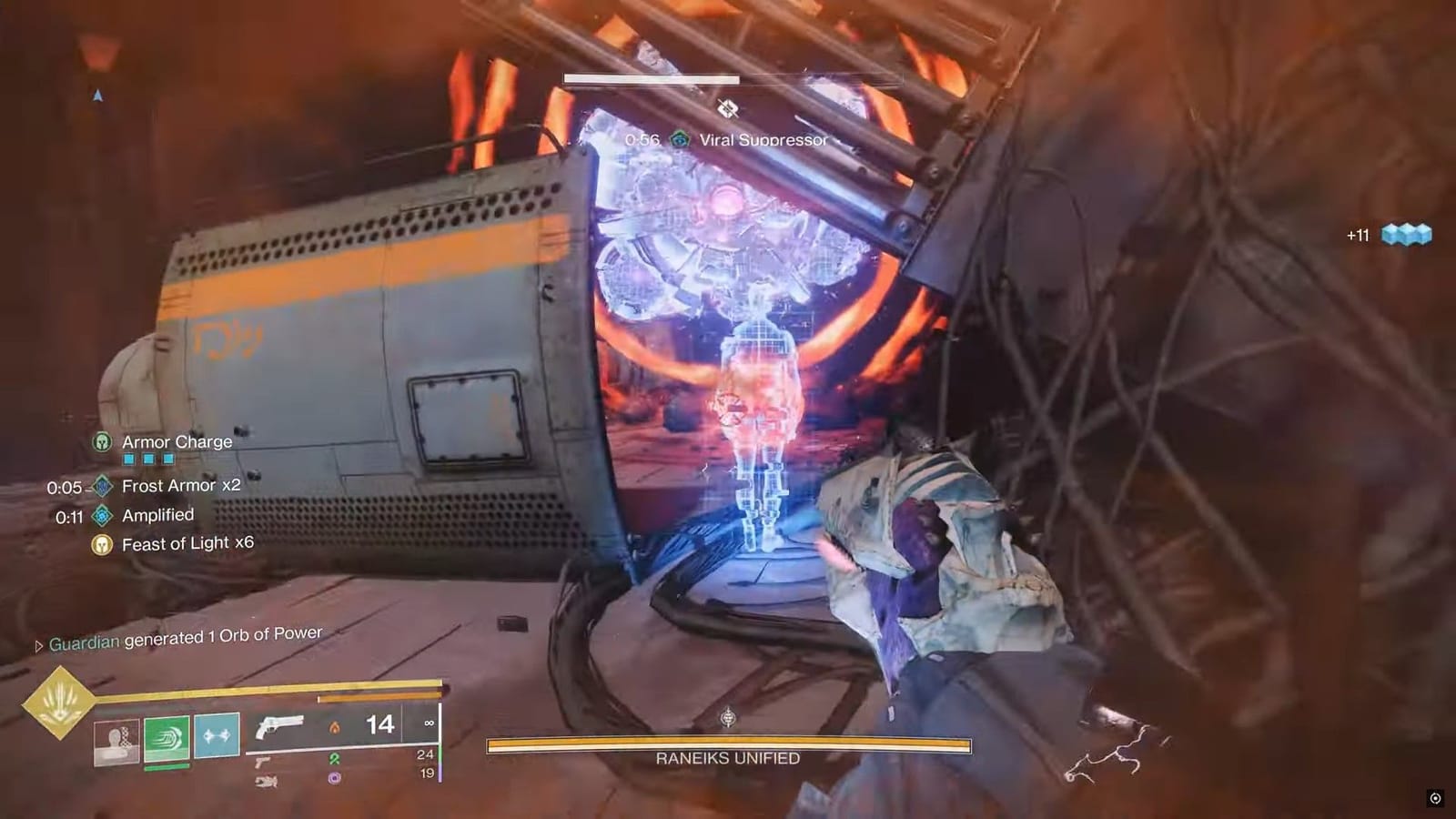Click the Feast of Light x6 buff icon
The height and width of the screenshot is (819, 1456).
(x=103, y=542)
